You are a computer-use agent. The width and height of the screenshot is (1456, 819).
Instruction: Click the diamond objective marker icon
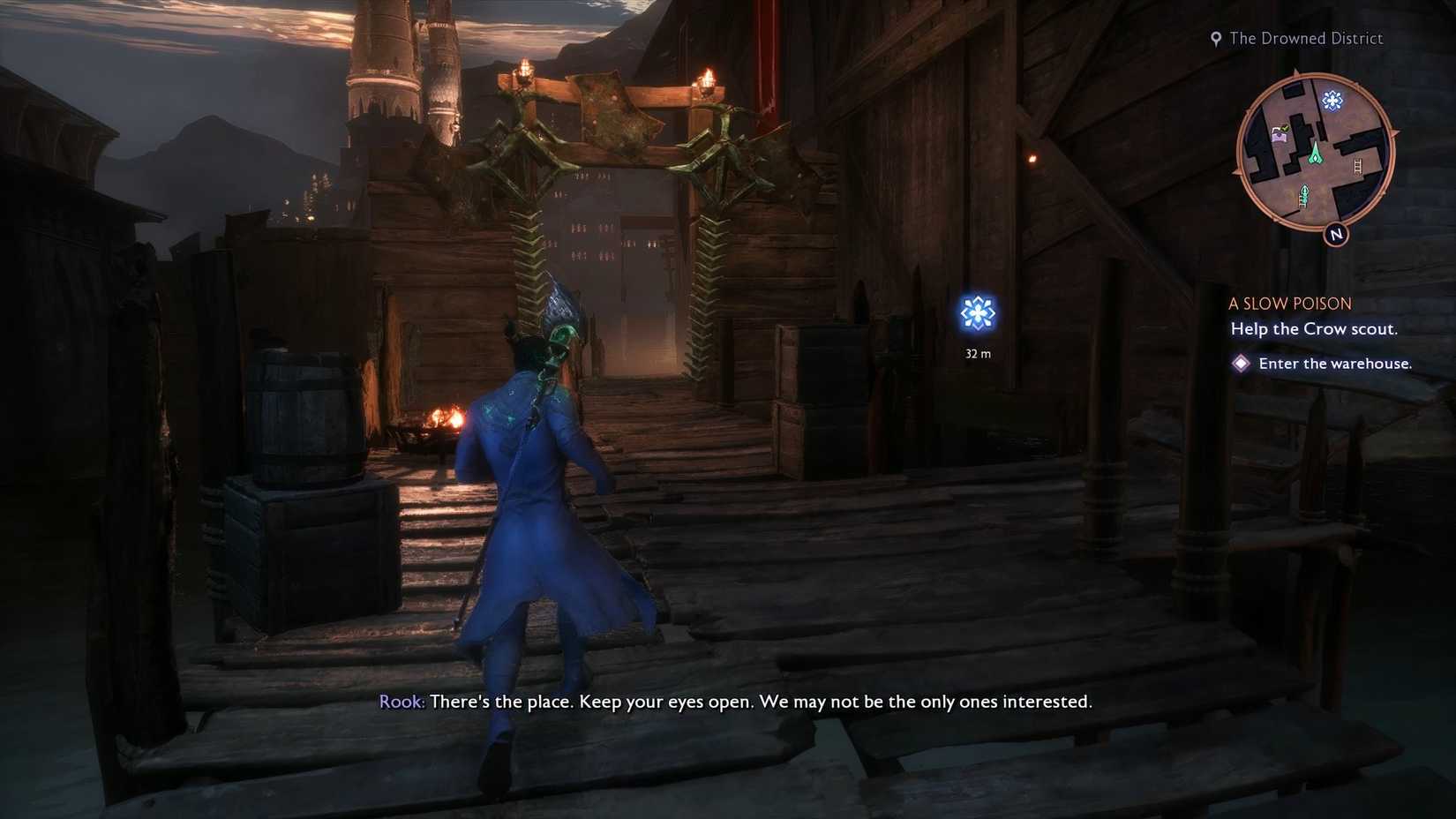pyautogui.click(x=1242, y=363)
